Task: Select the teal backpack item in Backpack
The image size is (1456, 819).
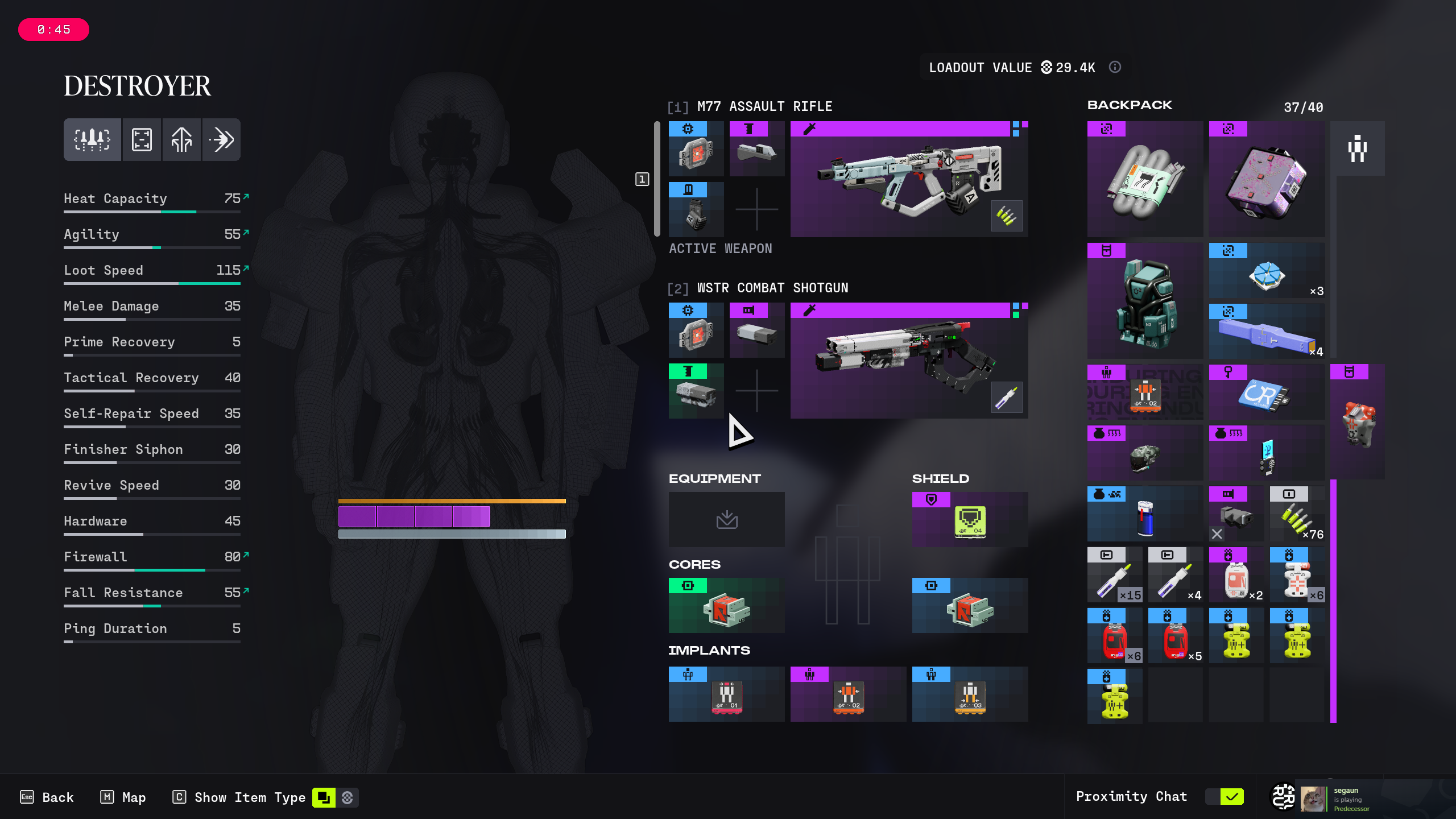Action: [x=1144, y=300]
